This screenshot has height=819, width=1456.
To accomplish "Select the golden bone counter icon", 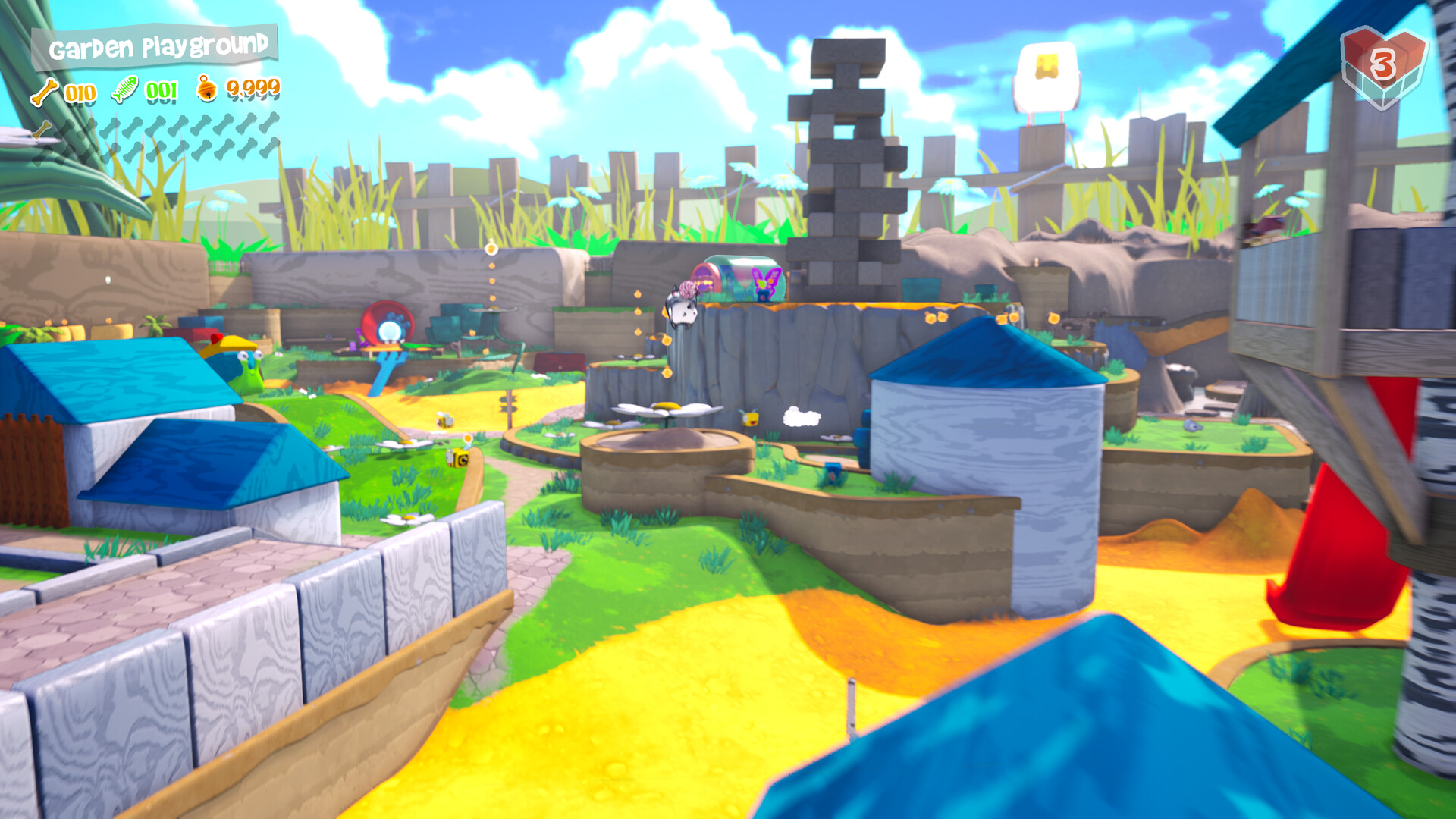I will [x=44, y=92].
